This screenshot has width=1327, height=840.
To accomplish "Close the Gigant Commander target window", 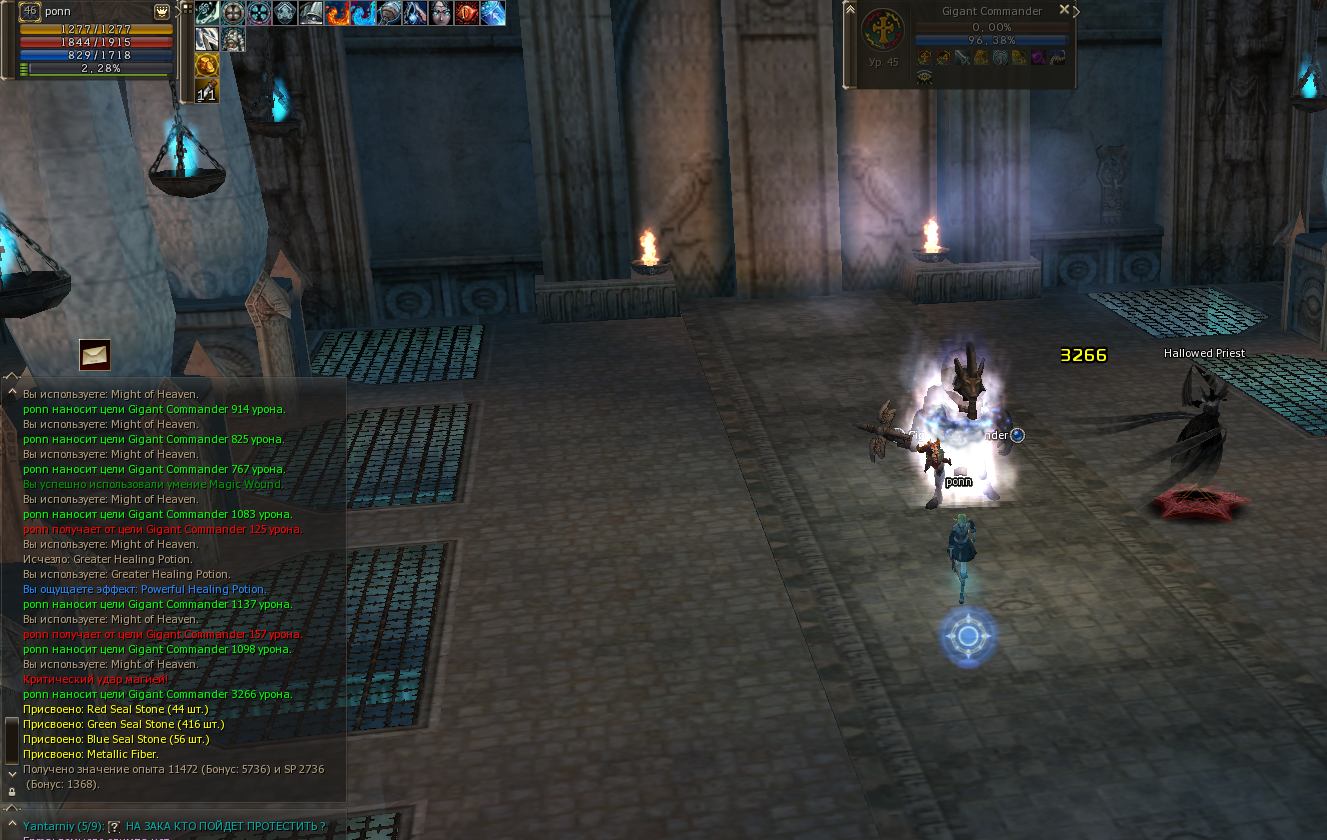I will point(1064,10).
